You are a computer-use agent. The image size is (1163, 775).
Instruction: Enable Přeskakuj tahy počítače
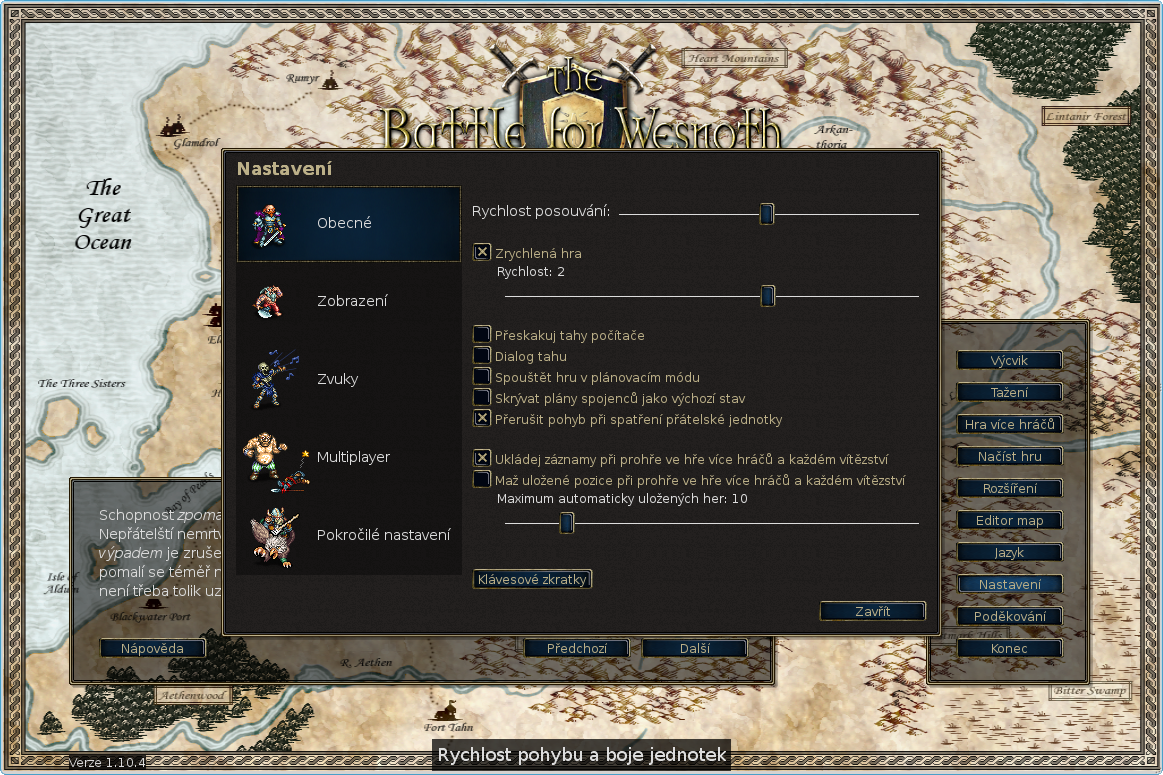click(x=482, y=334)
